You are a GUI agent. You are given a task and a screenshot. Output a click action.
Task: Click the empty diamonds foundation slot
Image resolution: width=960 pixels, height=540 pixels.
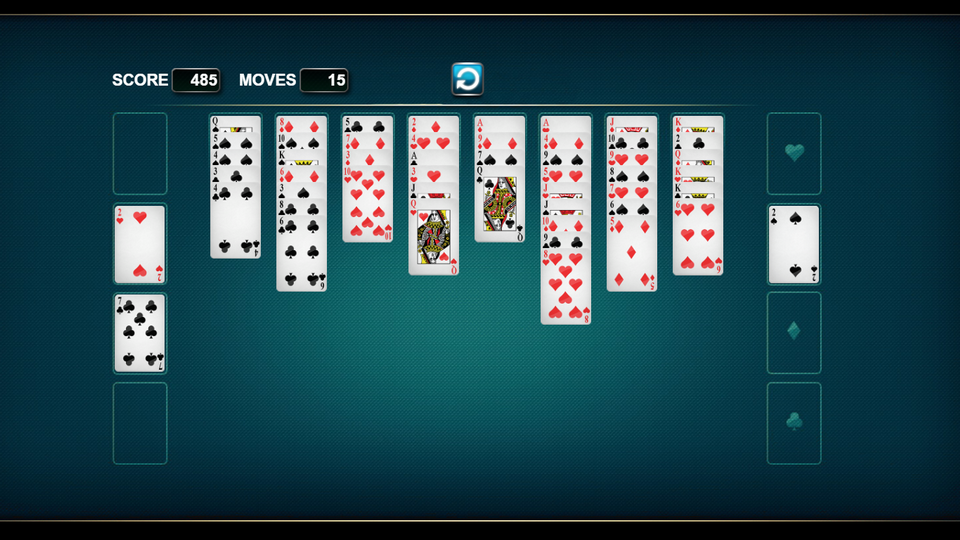coord(794,332)
